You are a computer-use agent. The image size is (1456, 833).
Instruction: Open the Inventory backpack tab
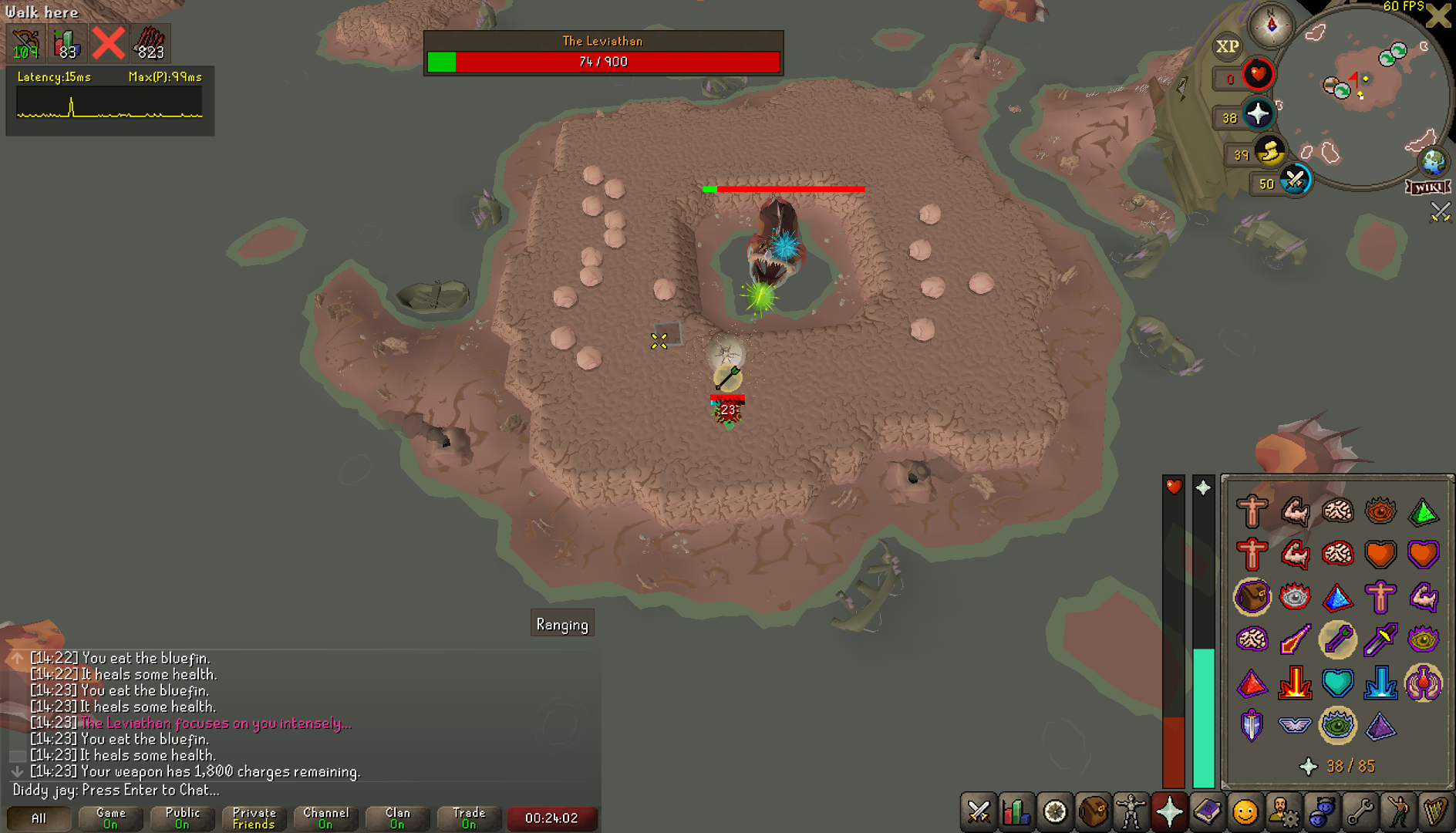click(x=1093, y=812)
